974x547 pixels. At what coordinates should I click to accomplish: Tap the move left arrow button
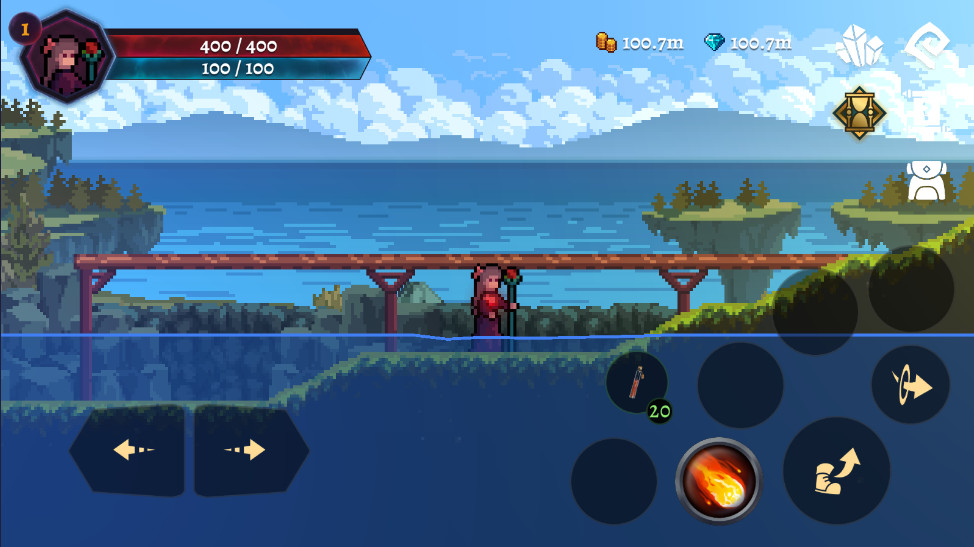pyautogui.click(x=128, y=450)
